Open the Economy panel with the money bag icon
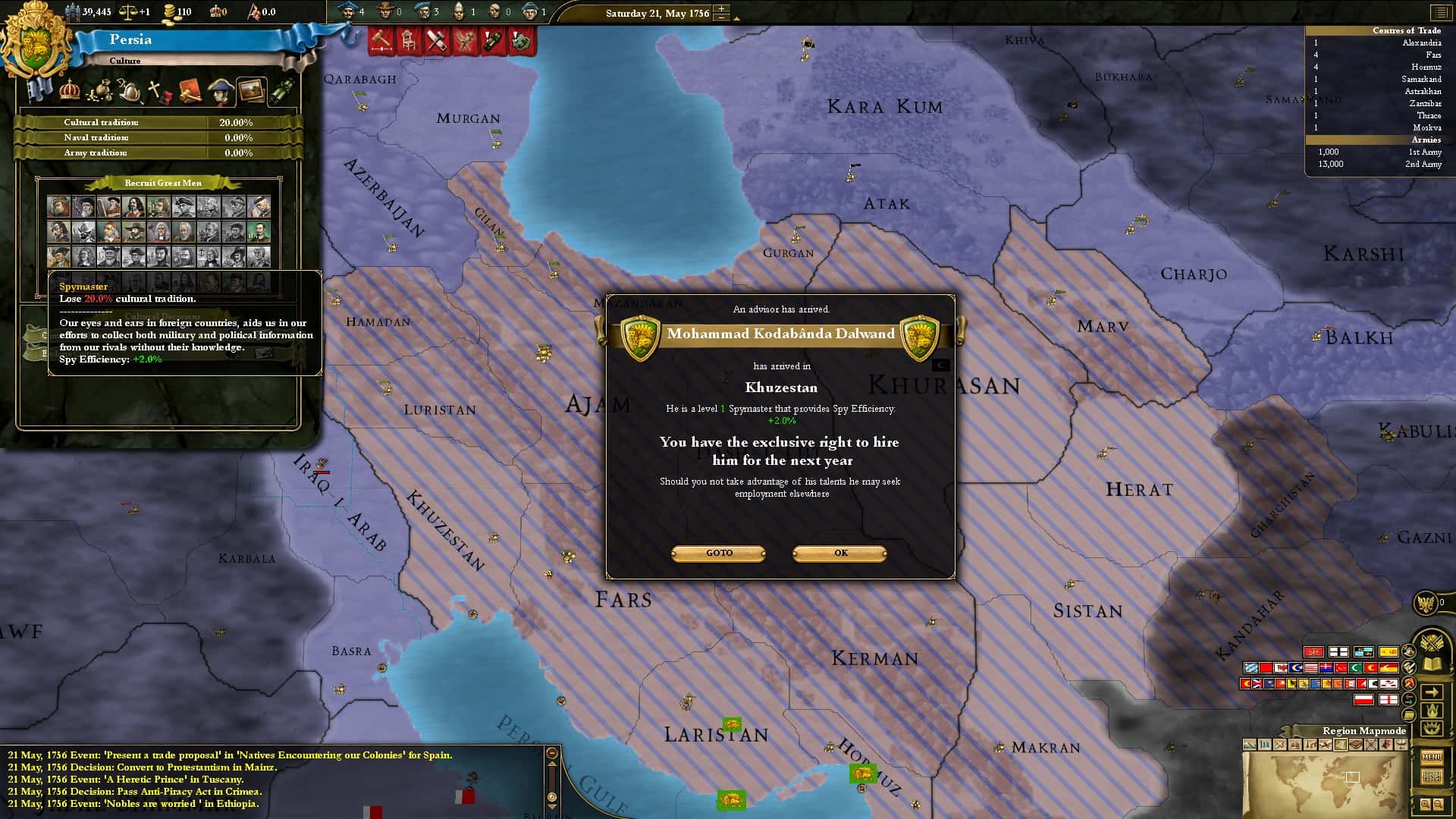Image resolution: width=1456 pixels, height=819 pixels. 102,92
